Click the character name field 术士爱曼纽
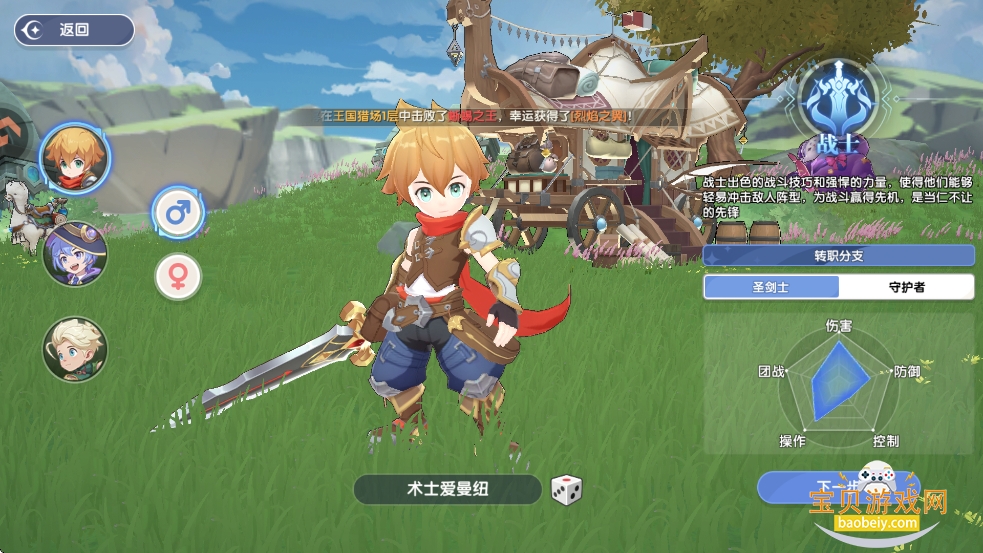Image resolution: width=983 pixels, height=553 pixels. [x=447, y=489]
